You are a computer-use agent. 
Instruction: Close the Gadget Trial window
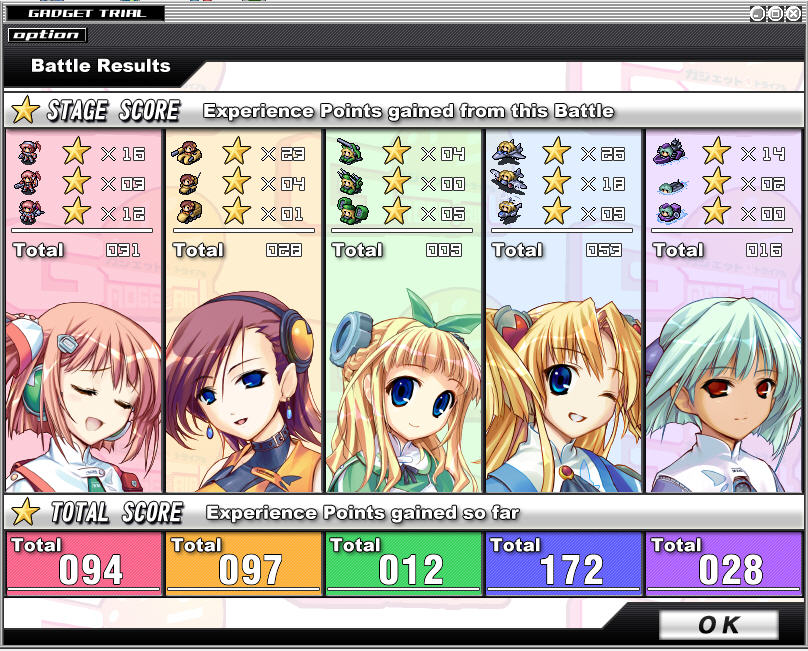(793, 13)
